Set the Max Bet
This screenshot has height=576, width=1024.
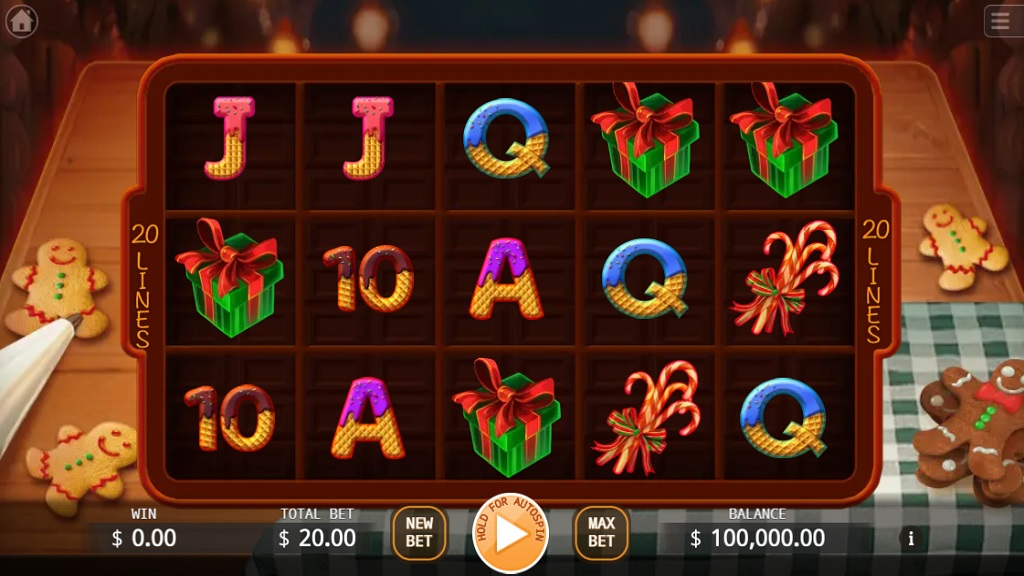coord(601,533)
